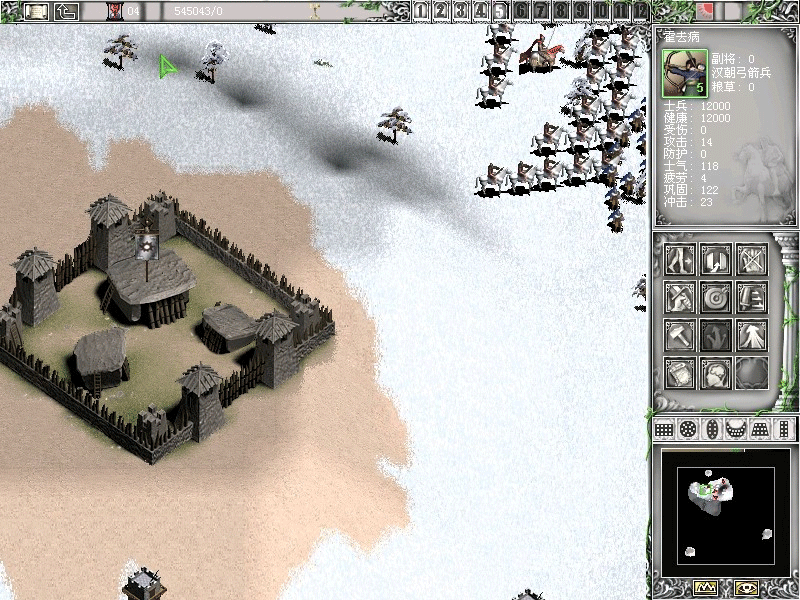The height and width of the screenshot is (600, 800).
Task: Switch to the crescent formation
Action: 736,429
